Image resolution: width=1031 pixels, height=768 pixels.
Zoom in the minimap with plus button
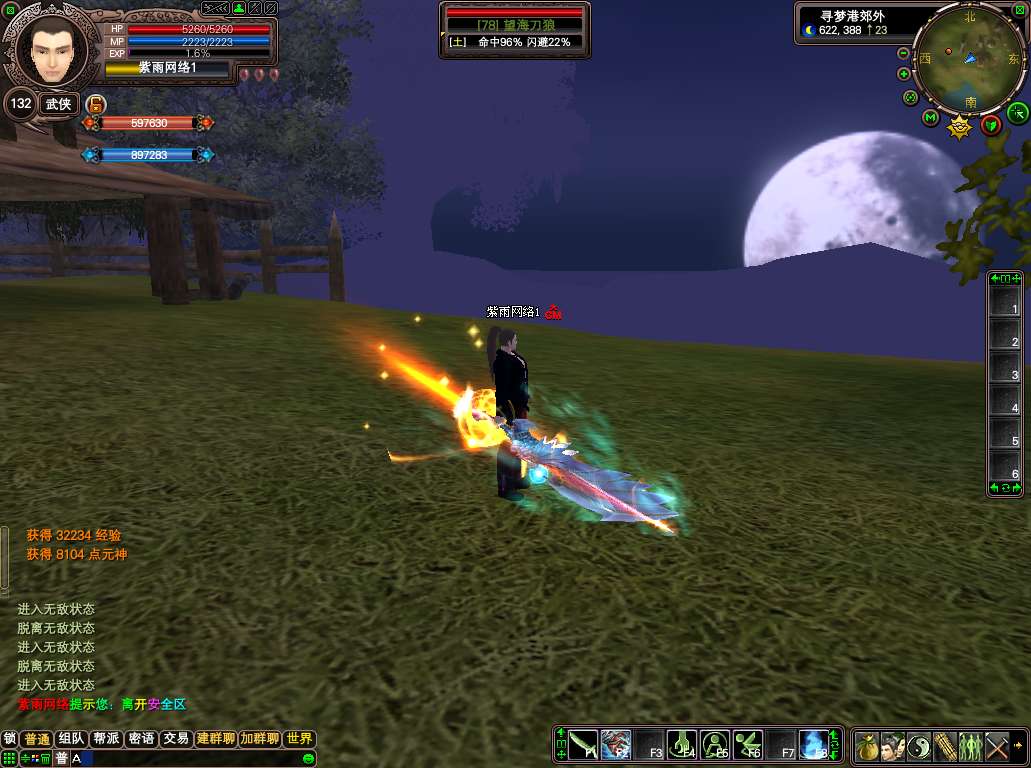tap(904, 74)
